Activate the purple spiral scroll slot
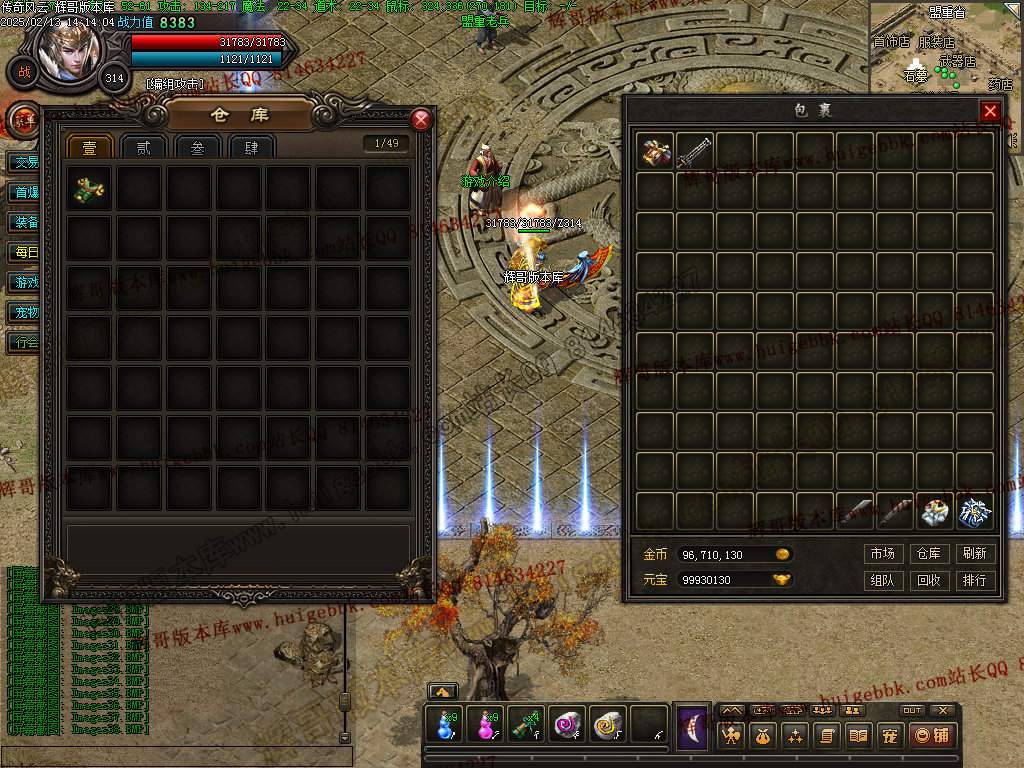 566,725
